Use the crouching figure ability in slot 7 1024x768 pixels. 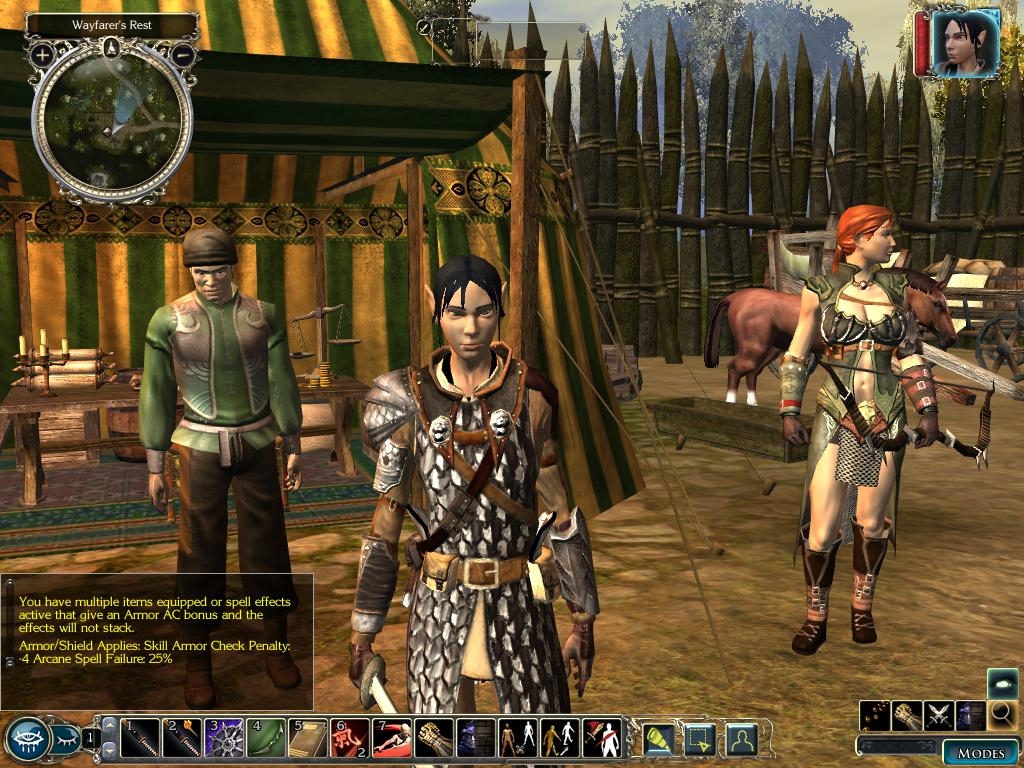[x=391, y=739]
